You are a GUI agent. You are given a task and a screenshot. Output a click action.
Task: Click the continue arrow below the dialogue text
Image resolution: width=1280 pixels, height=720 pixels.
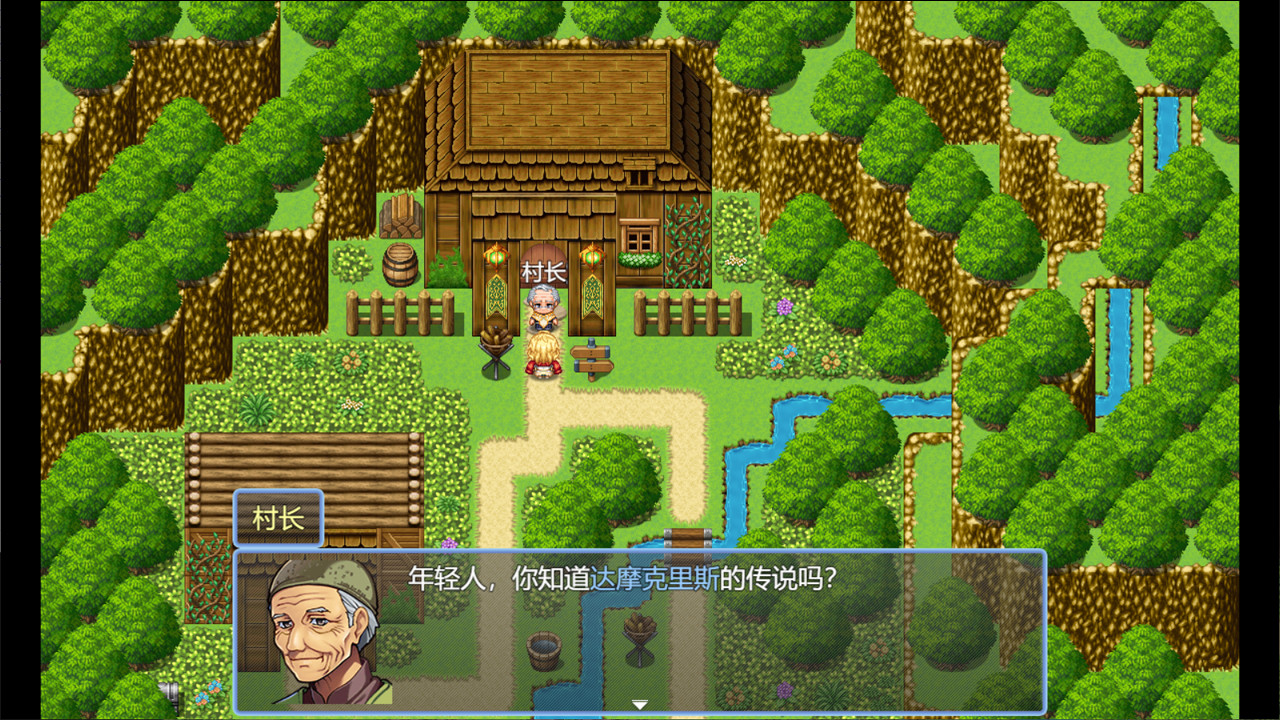[x=638, y=704]
